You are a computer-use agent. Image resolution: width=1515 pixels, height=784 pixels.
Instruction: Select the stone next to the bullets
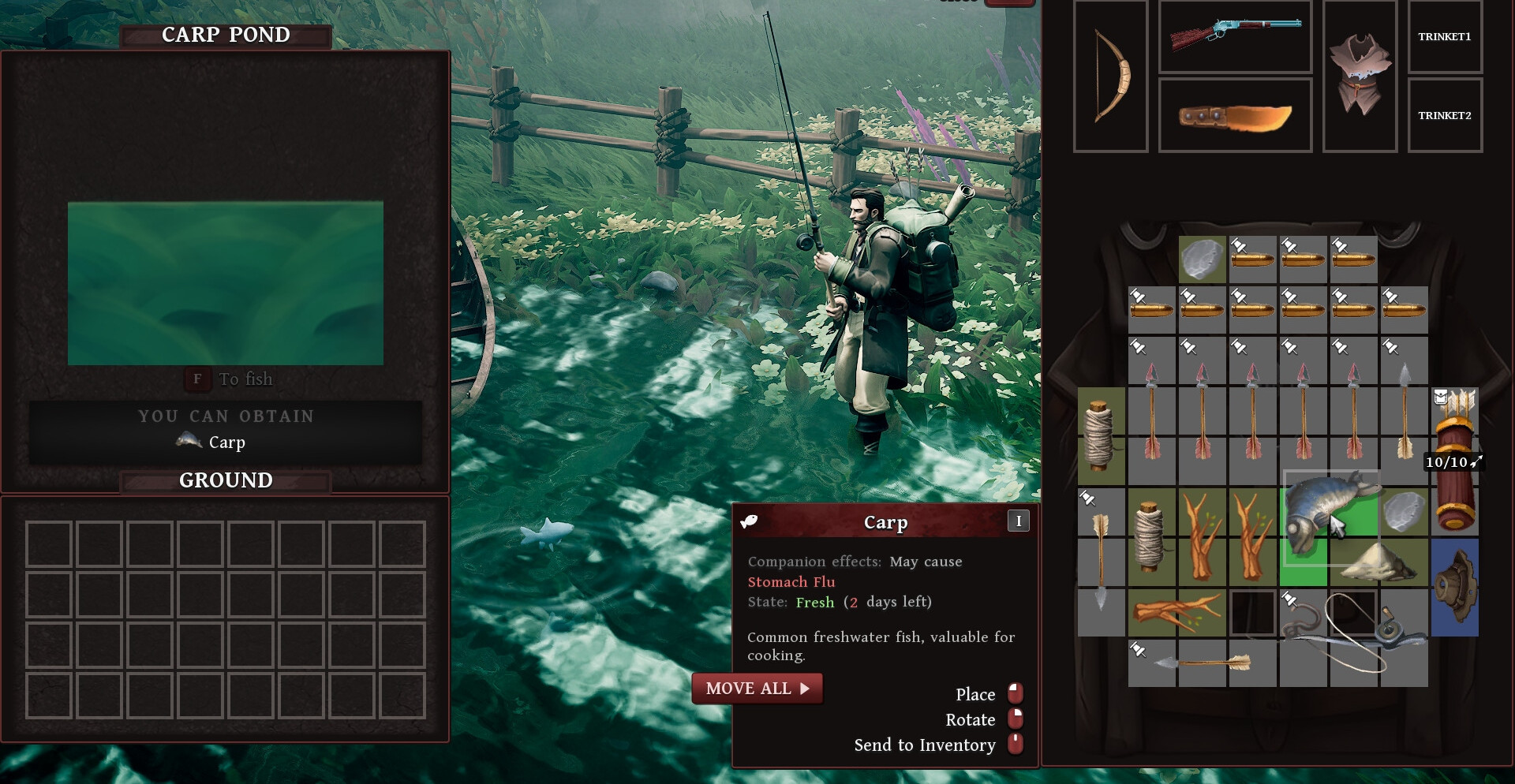pyautogui.click(x=1202, y=259)
